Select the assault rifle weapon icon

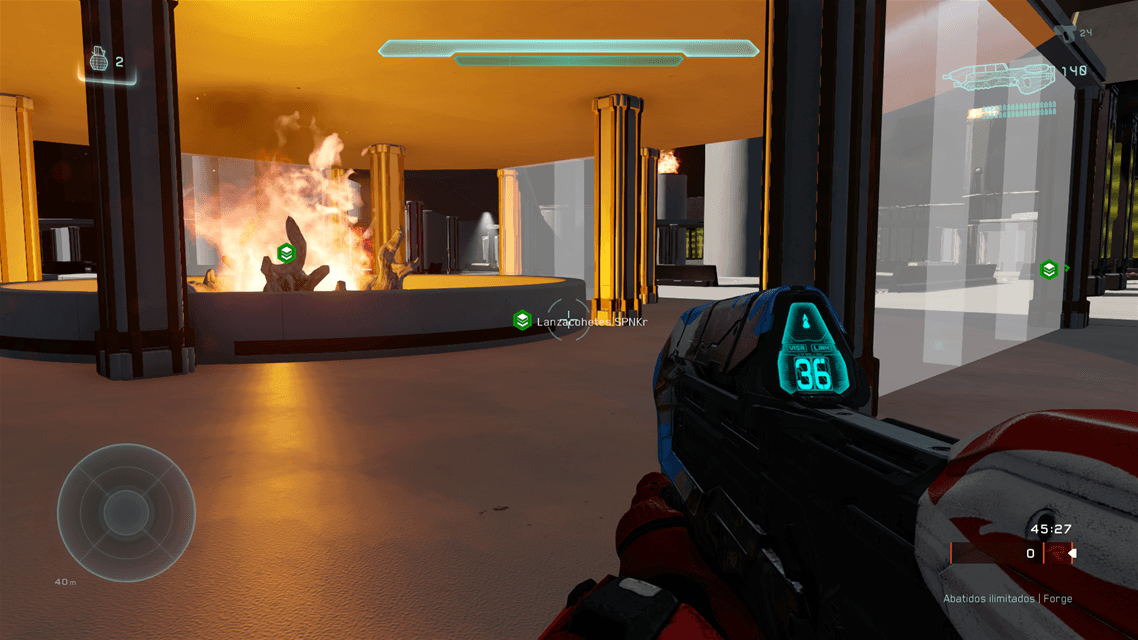[1002, 75]
